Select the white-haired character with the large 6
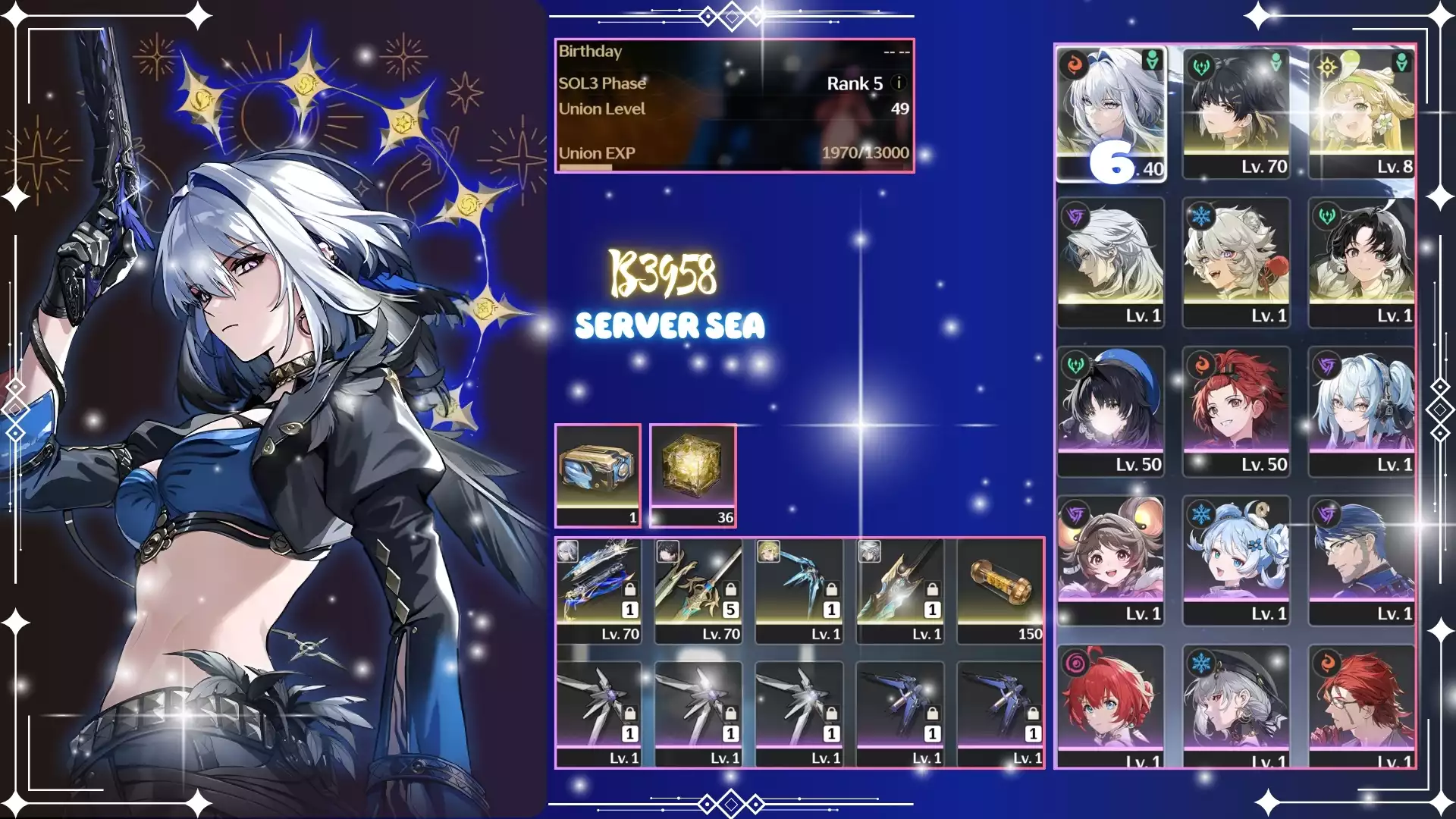 point(1111,114)
